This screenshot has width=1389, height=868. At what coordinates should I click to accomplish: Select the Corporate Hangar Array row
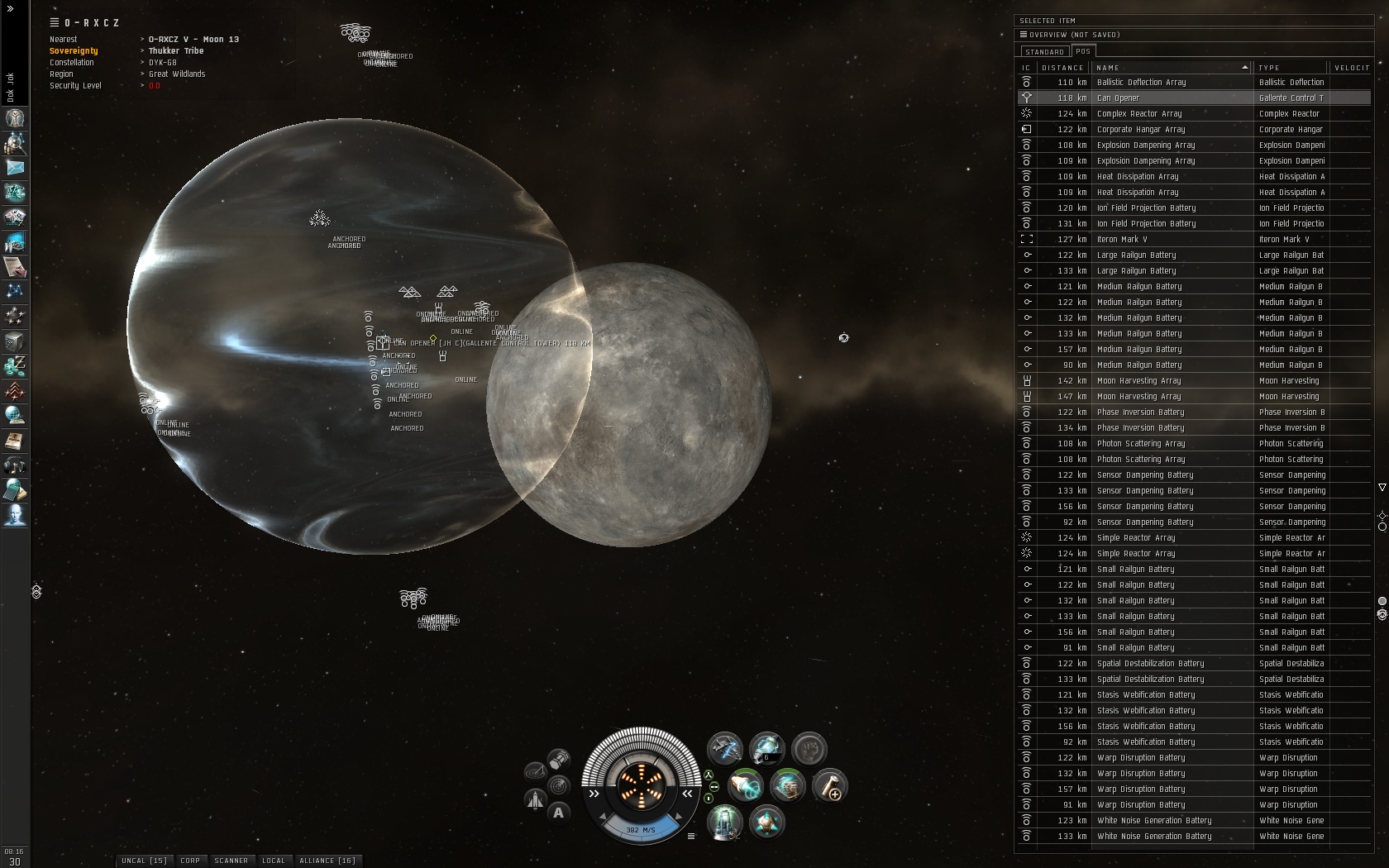(x=1174, y=129)
